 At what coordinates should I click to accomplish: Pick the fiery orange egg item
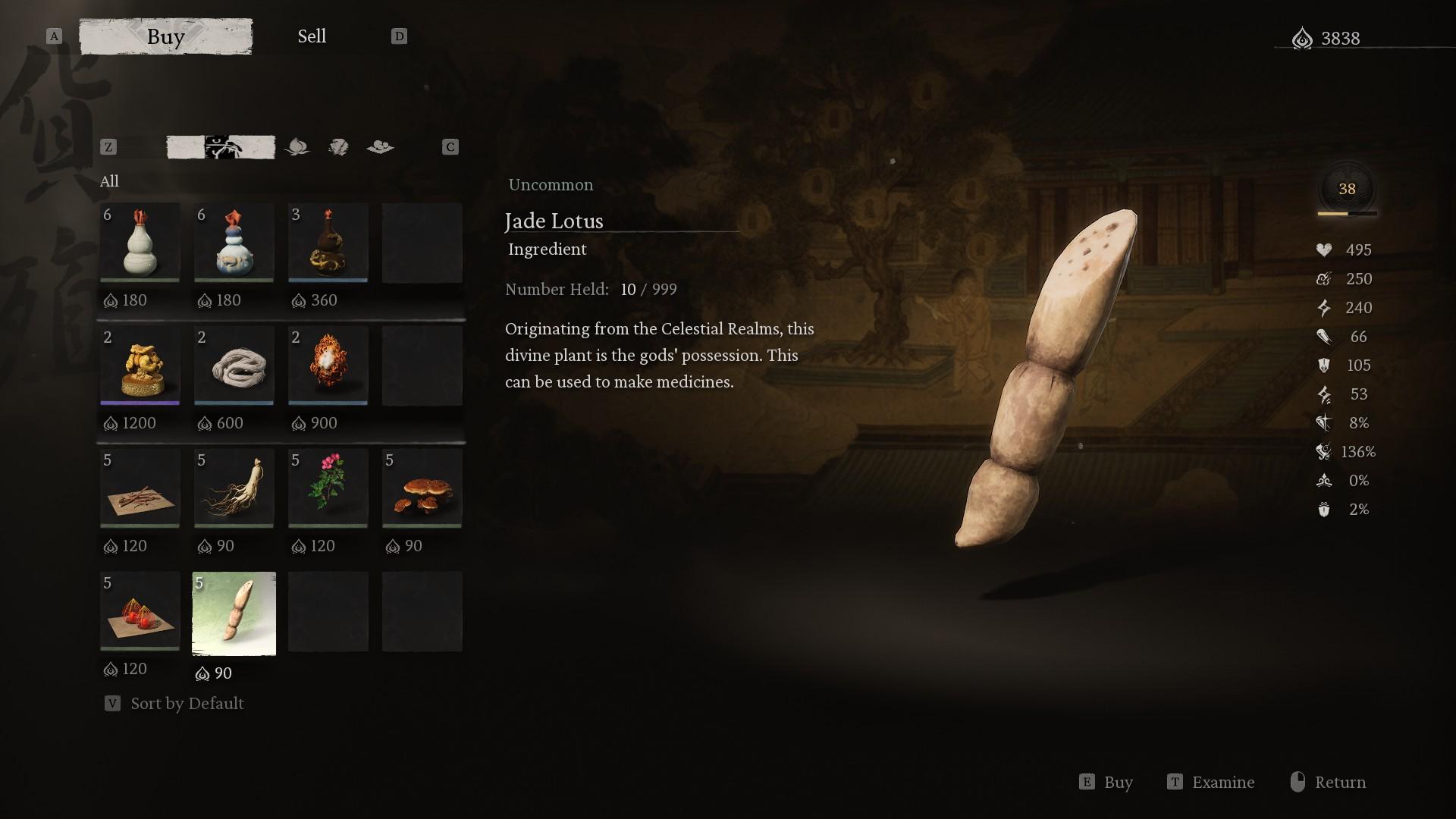(328, 366)
